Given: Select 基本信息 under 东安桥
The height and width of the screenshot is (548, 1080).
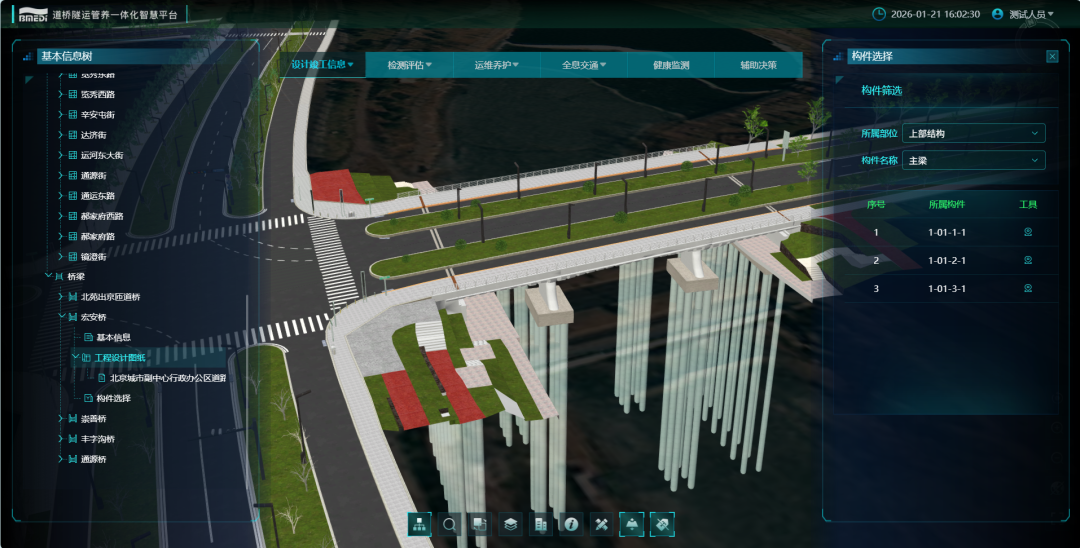Looking at the screenshot, I should [113, 337].
